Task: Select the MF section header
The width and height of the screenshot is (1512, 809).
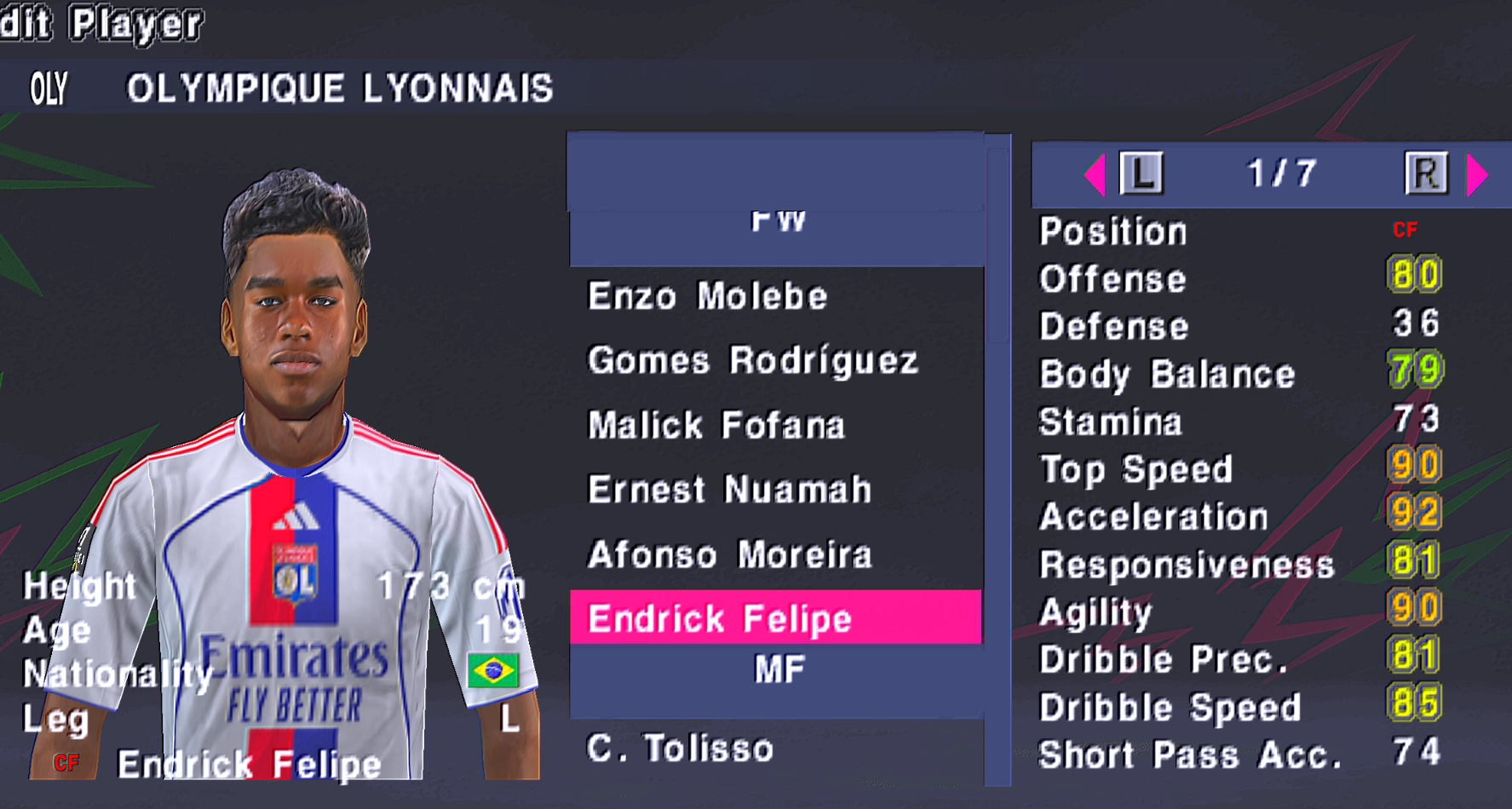Action: tap(779, 670)
